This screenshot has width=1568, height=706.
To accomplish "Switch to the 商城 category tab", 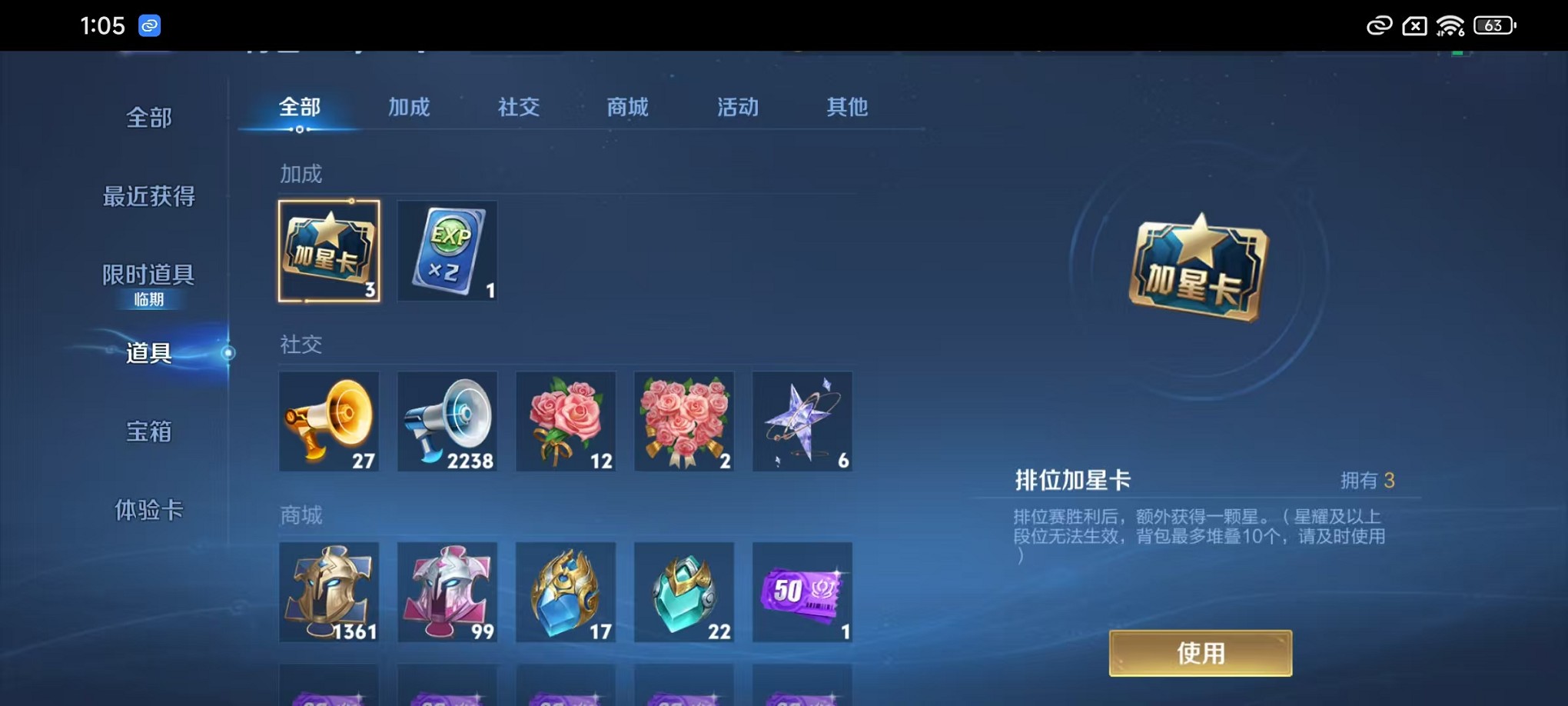I will [626, 108].
